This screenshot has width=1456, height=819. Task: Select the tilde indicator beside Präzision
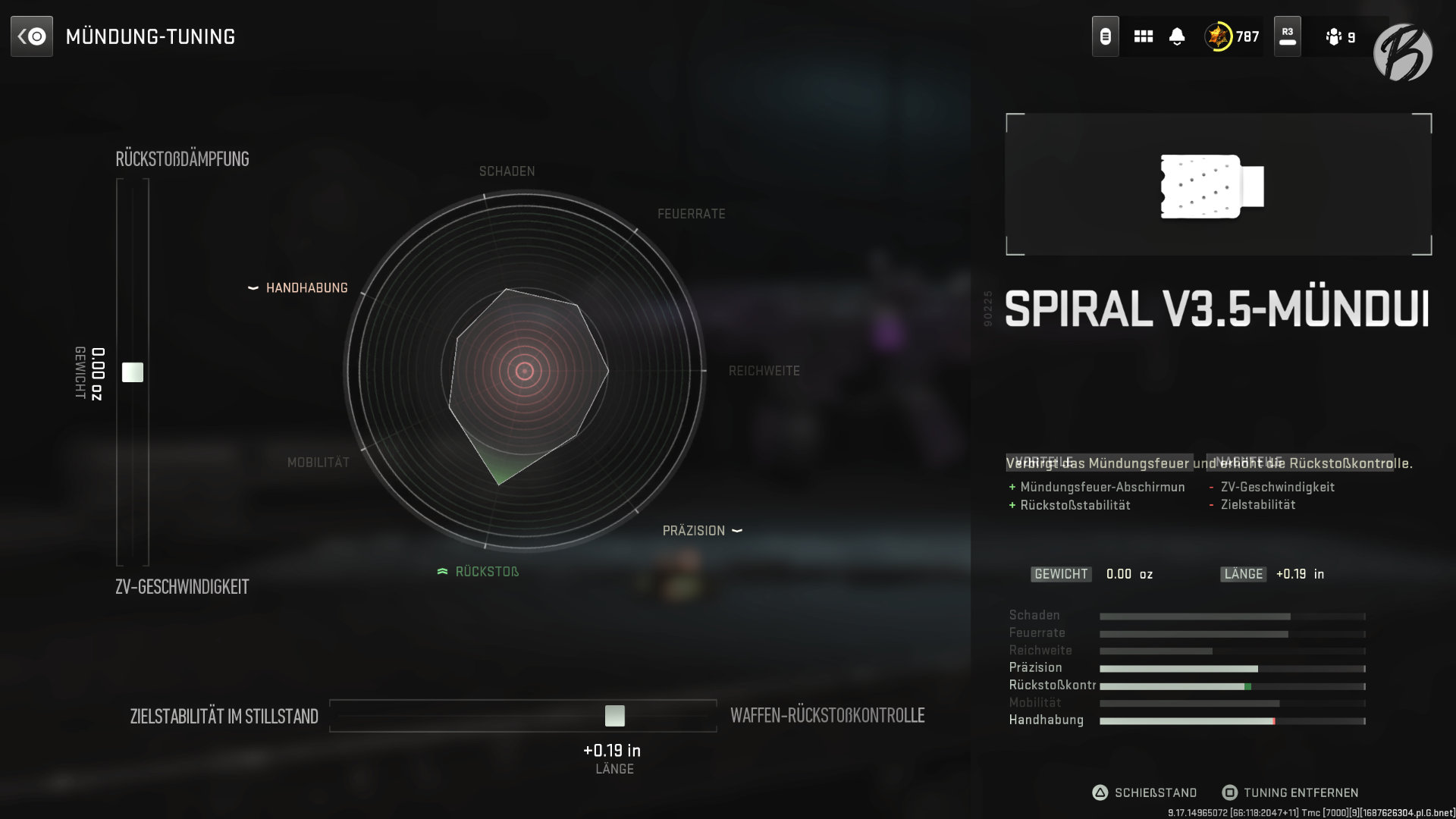point(736,531)
